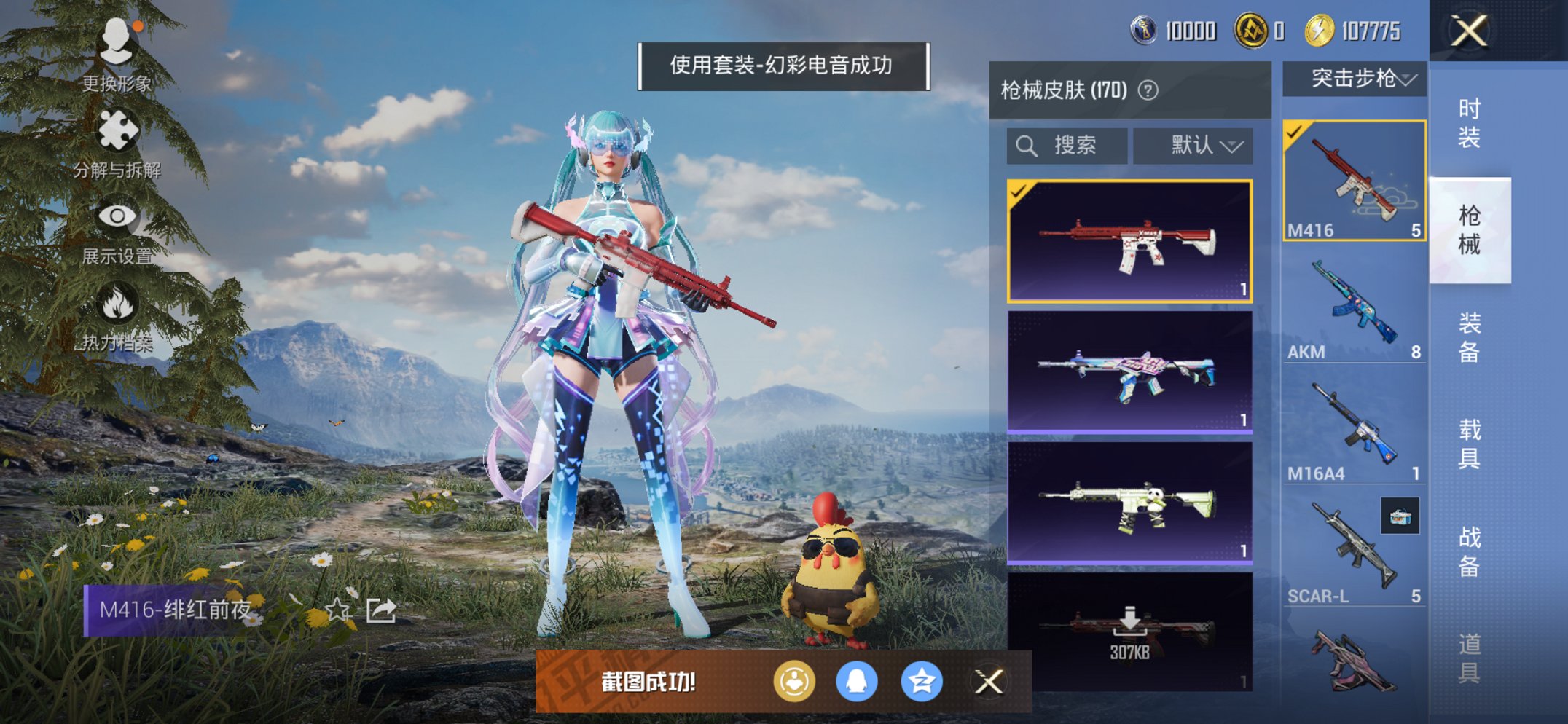Open the 搜索 search field
The width and height of the screenshot is (1568, 724).
(1066, 145)
